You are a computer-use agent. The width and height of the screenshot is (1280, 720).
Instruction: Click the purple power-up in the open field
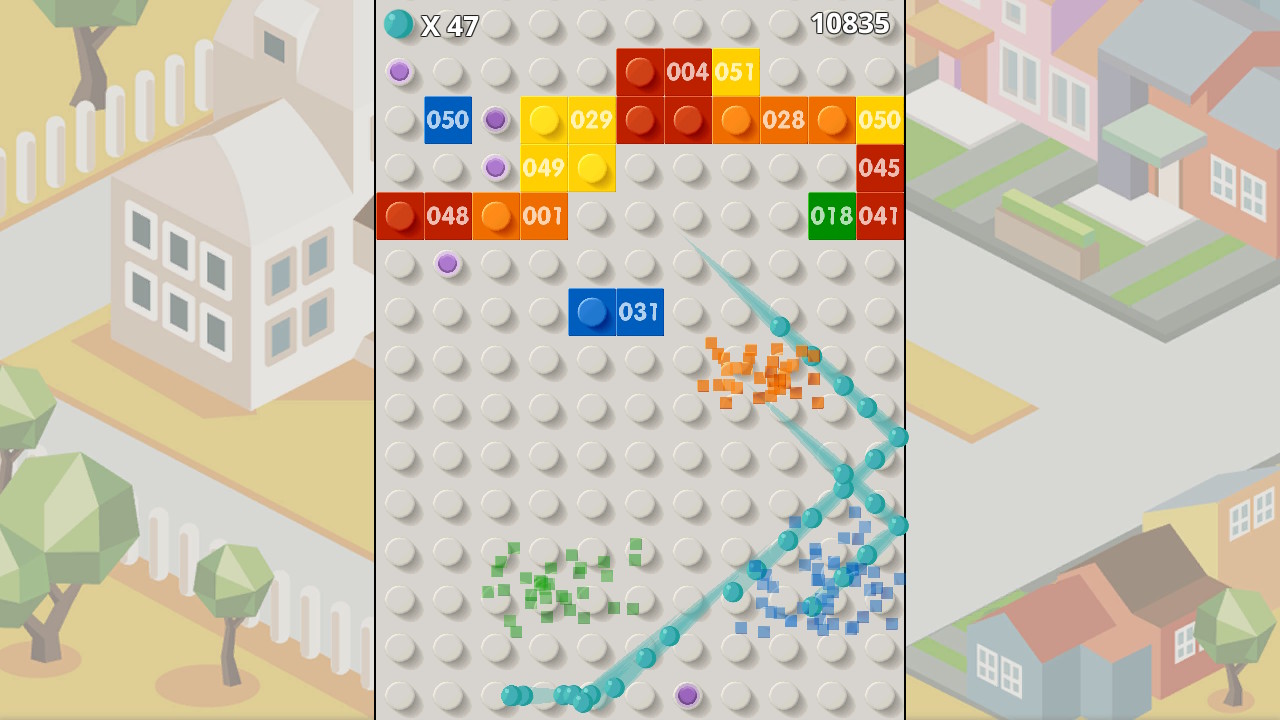point(448,263)
